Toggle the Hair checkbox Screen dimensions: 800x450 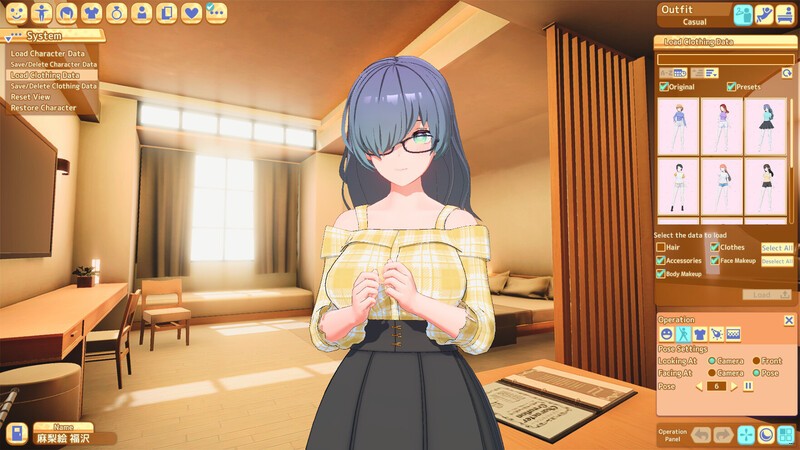pos(661,247)
